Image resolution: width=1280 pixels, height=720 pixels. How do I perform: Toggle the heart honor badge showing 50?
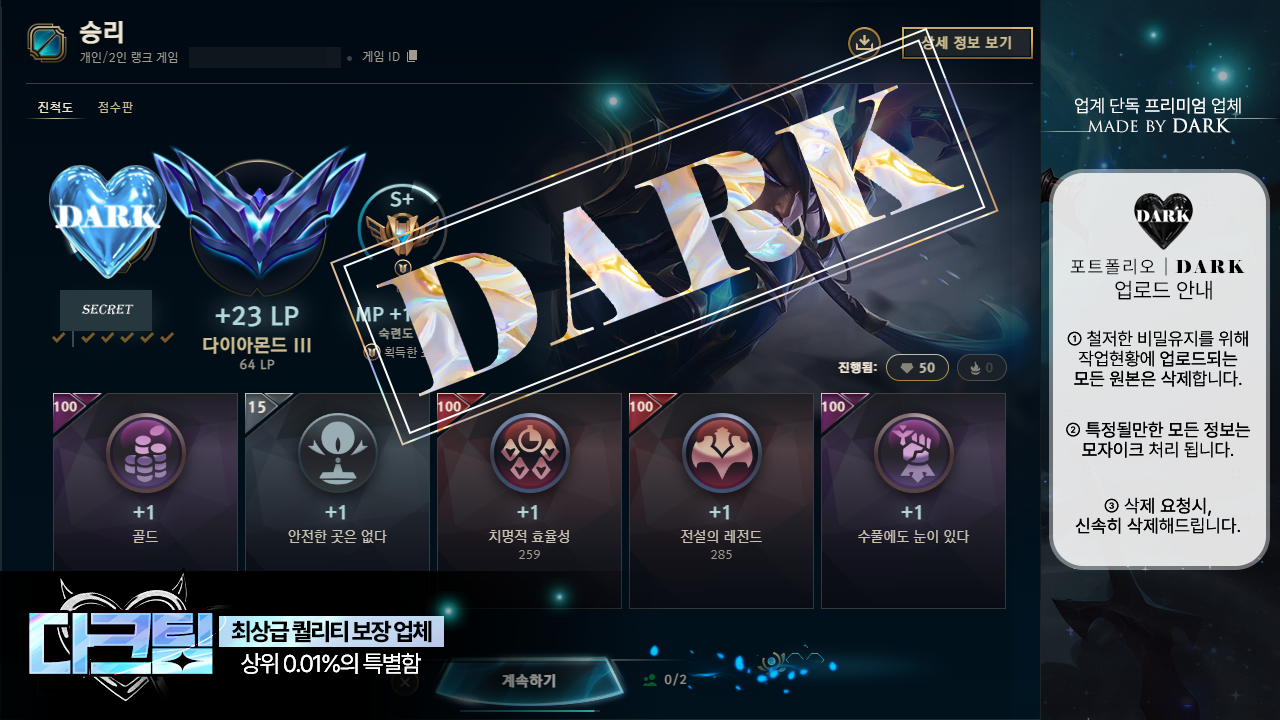click(916, 367)
